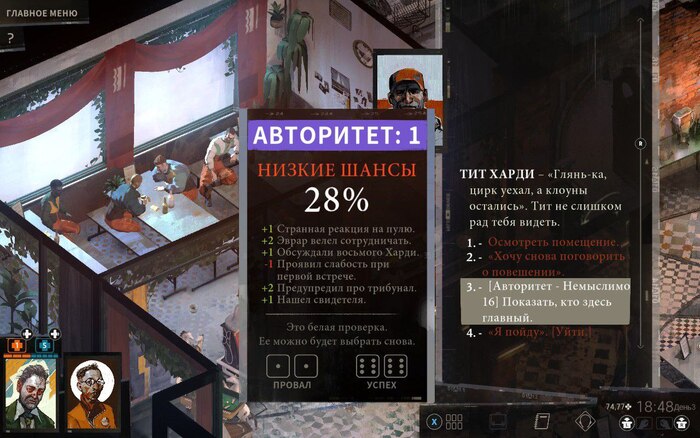Click the question mark help button
Screen dimensions: 700x438
tap(10, 38)
